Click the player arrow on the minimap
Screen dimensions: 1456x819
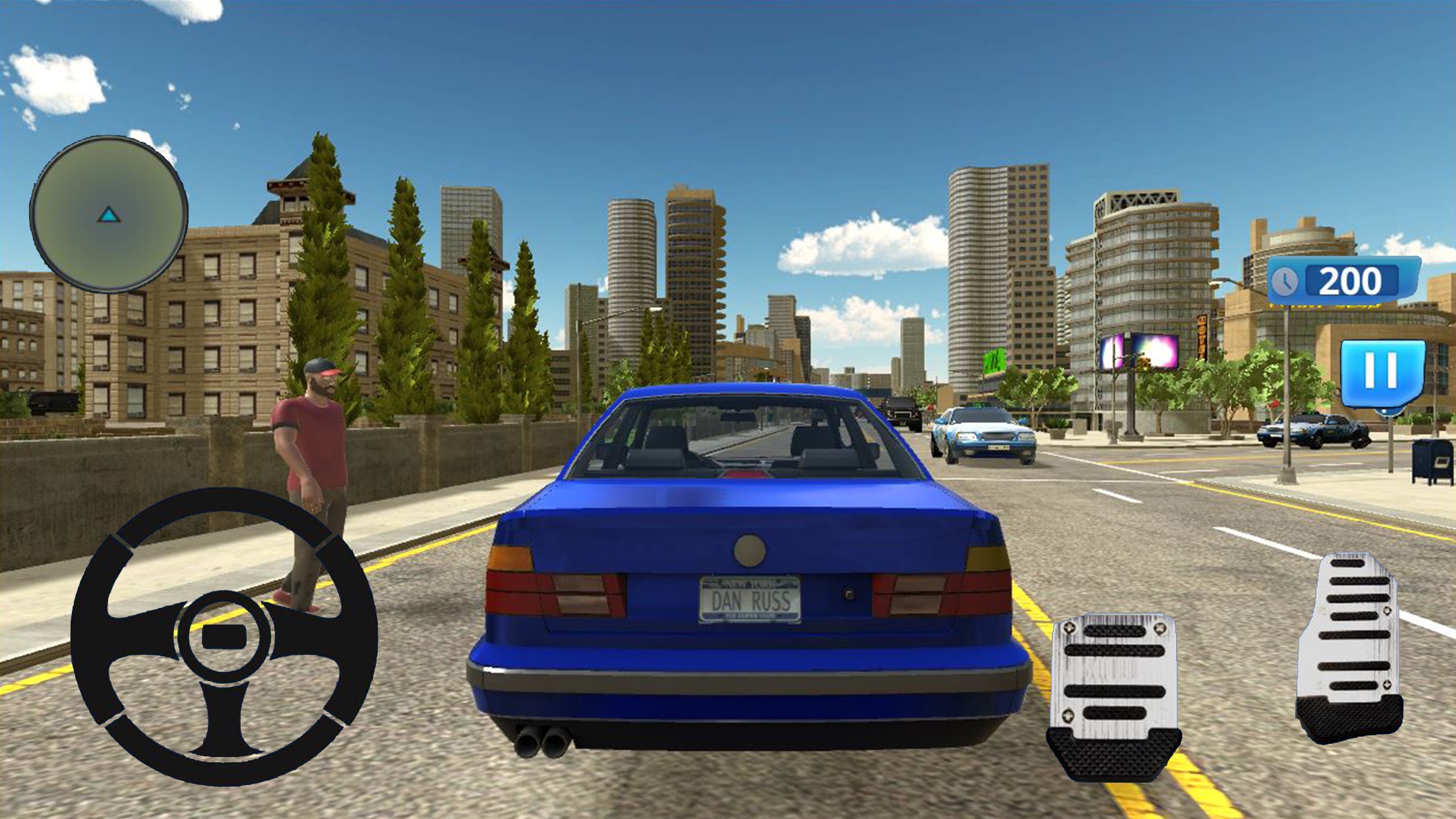(x=109, y=214)
